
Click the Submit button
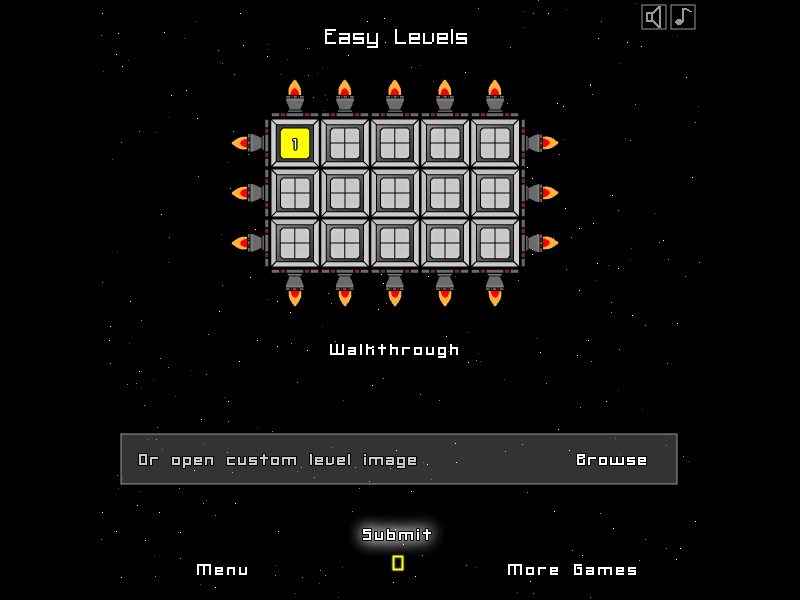point(397,535)
